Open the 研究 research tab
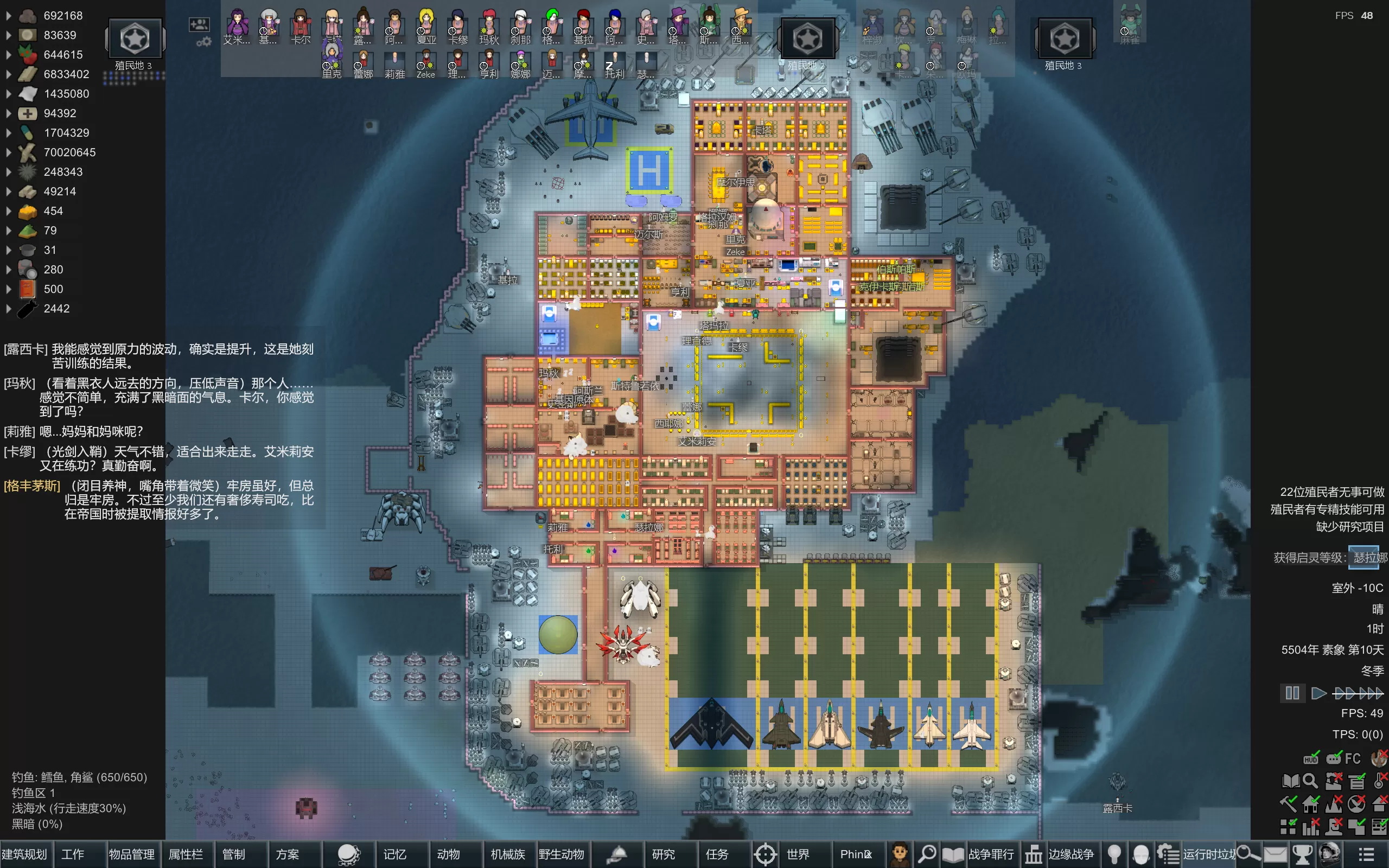 pyautogui.click(x=664, y=854)
